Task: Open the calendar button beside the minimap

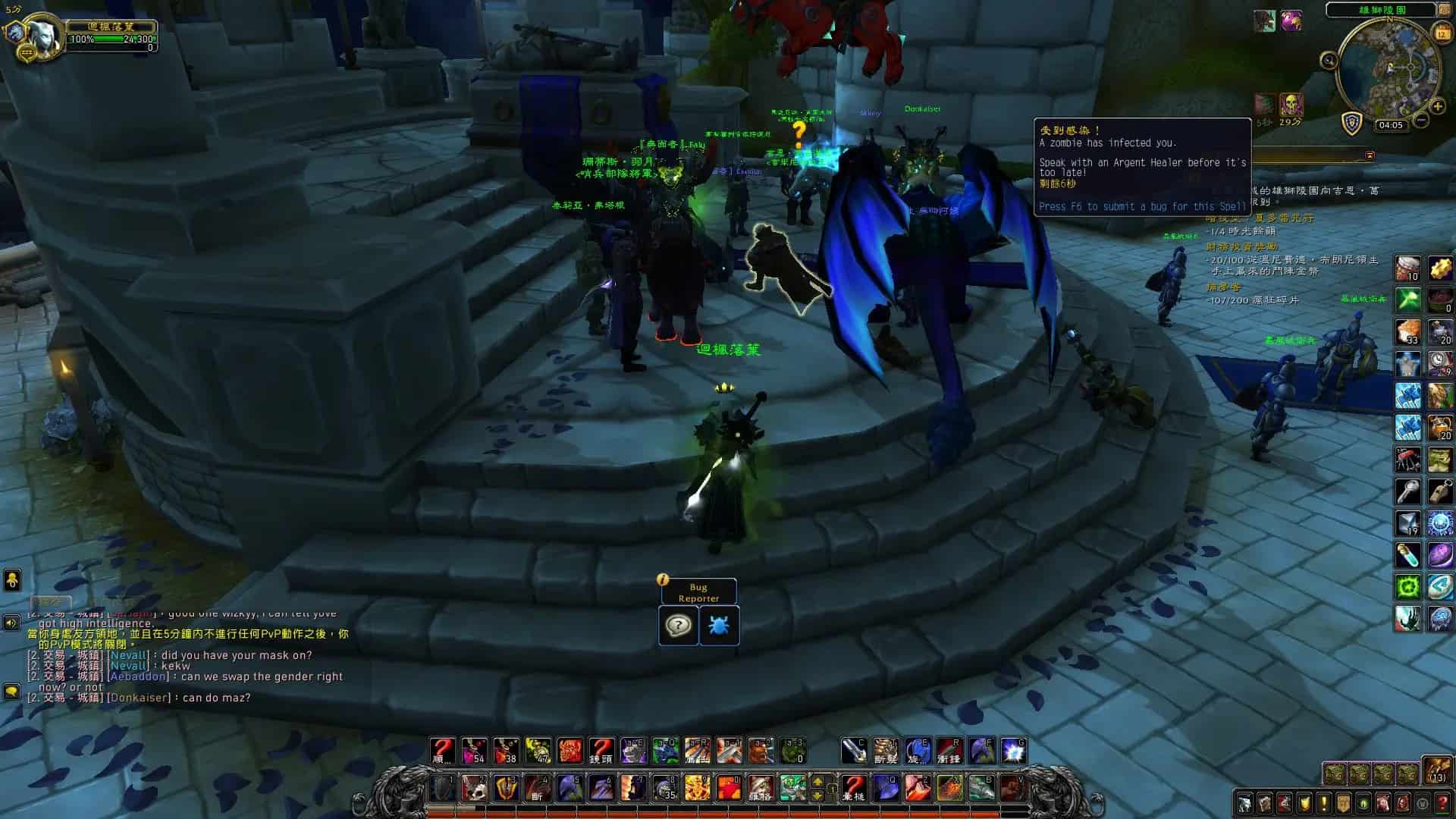Action: 1442,33
